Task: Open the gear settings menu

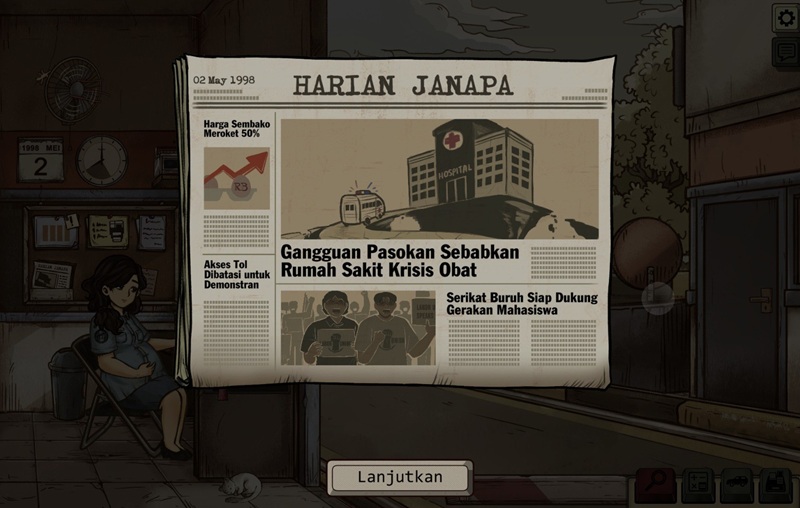Action: tap(785, 17)
